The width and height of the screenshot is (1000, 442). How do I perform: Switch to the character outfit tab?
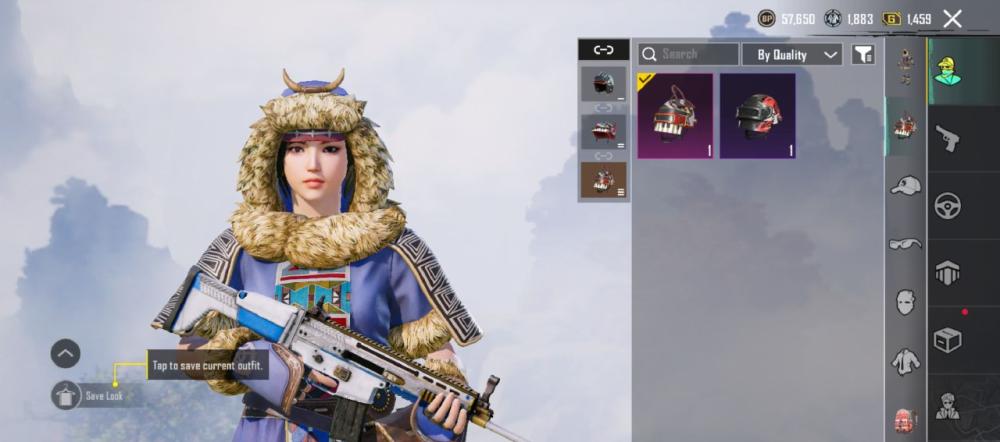pyautogui.click(x=947, y=71)
